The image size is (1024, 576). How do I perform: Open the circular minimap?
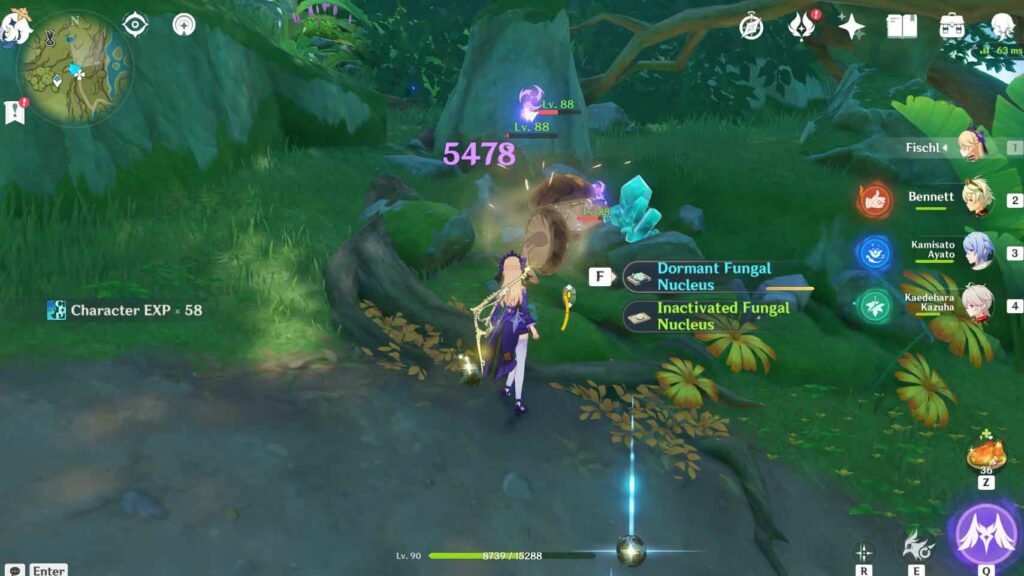(74, 68)
